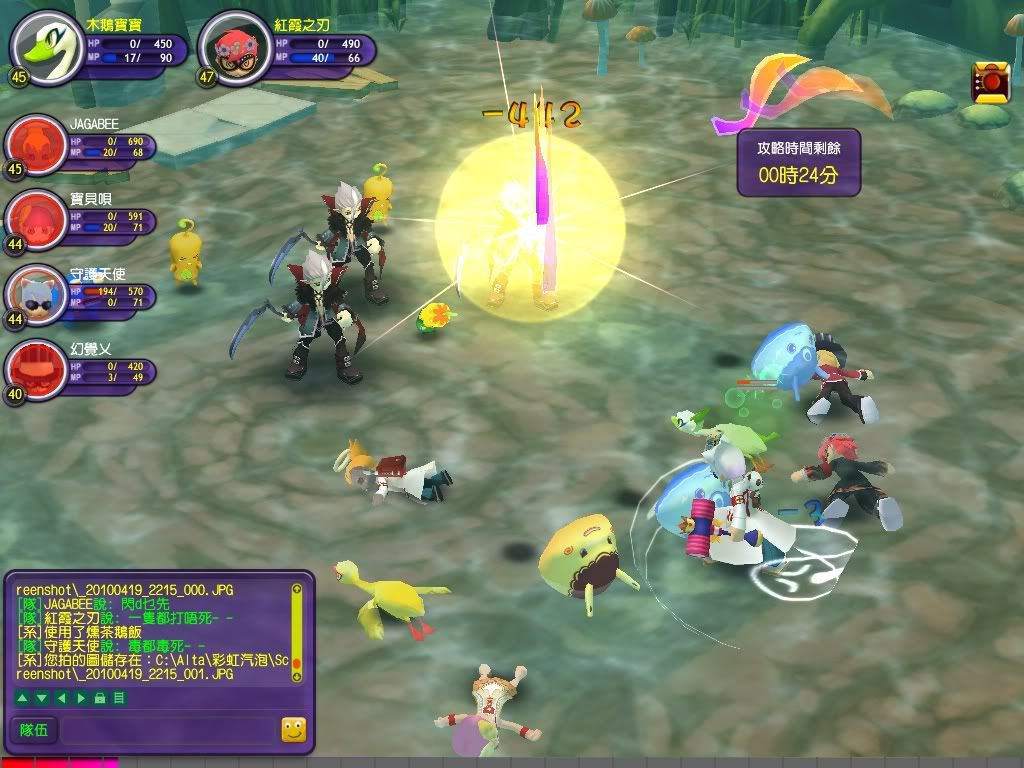Screen dimensions: 1024x768
Task: Click the chat right-triangle button
Action: click(81, 697)
